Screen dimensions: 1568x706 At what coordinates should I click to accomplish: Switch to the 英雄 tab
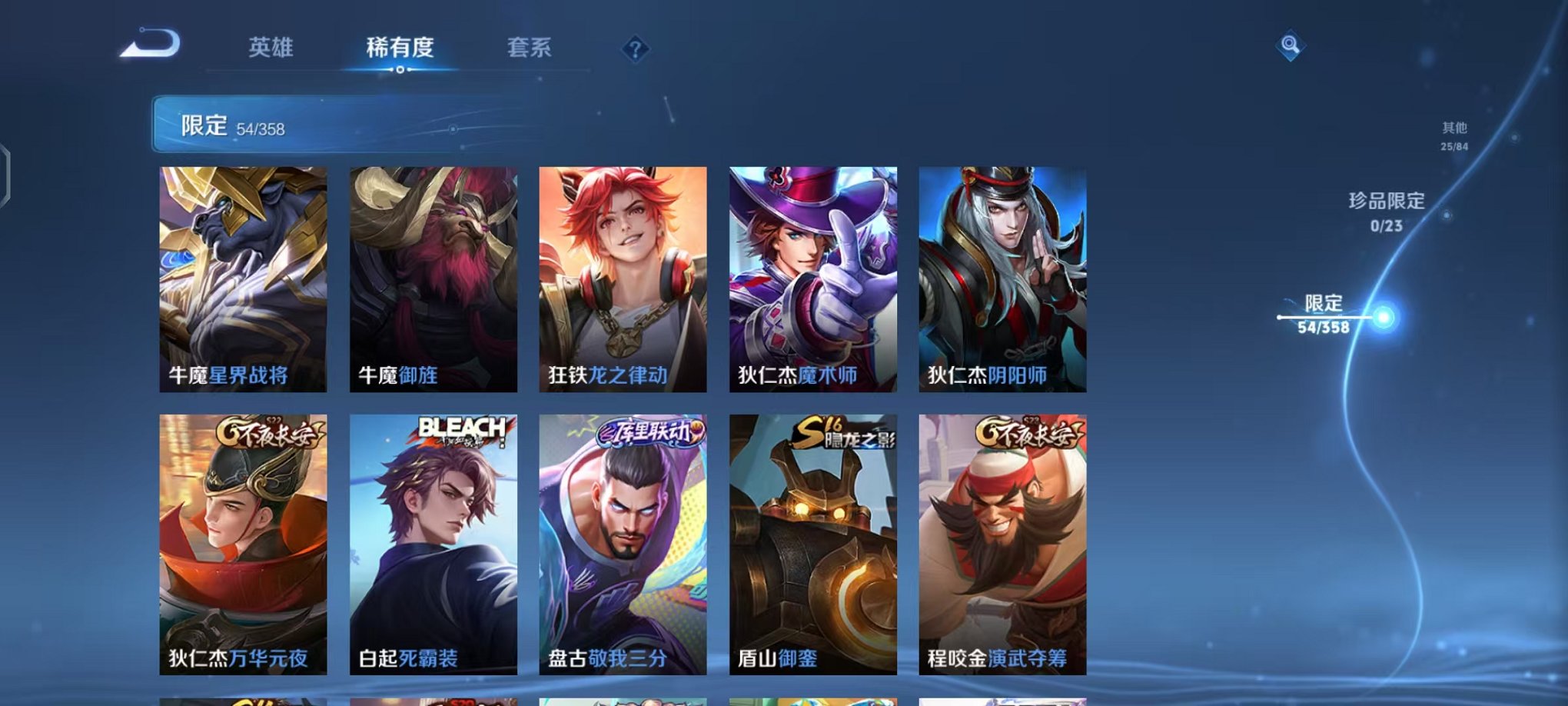coord(270,48)
